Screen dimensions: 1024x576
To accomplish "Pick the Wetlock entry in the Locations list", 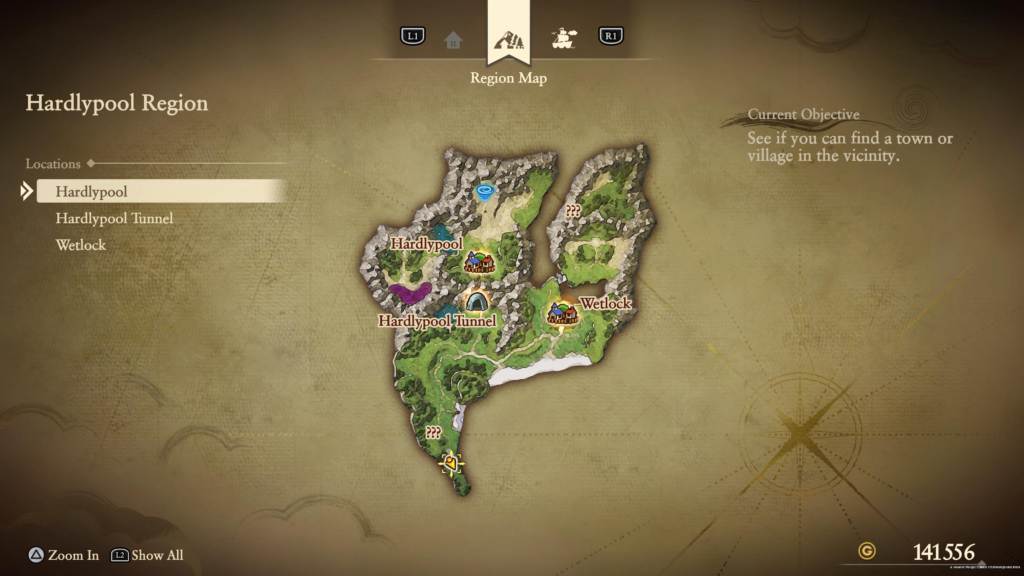I will (81, 245).
